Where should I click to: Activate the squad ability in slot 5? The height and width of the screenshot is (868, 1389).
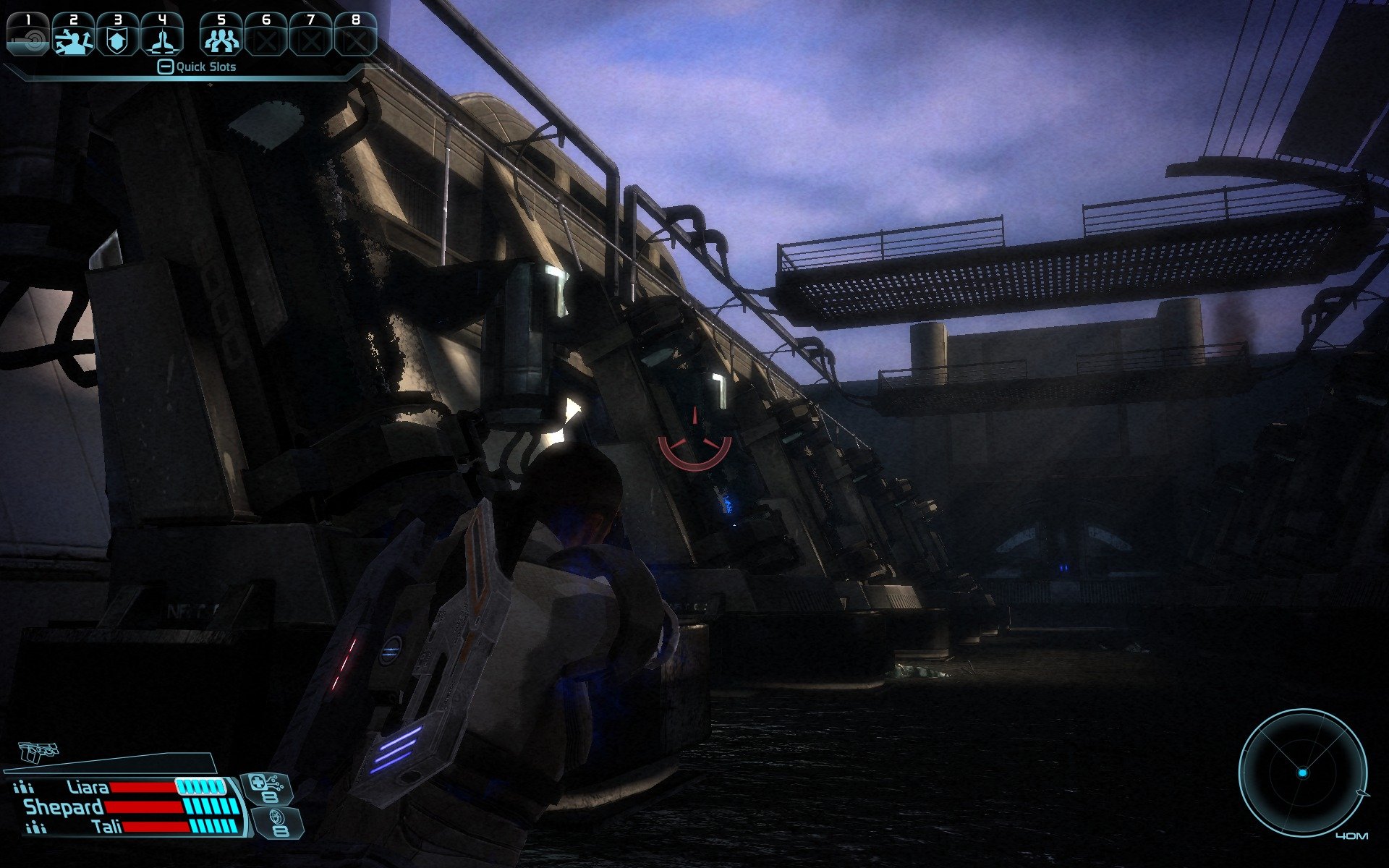pyautogui.click(x=221, y=36)
